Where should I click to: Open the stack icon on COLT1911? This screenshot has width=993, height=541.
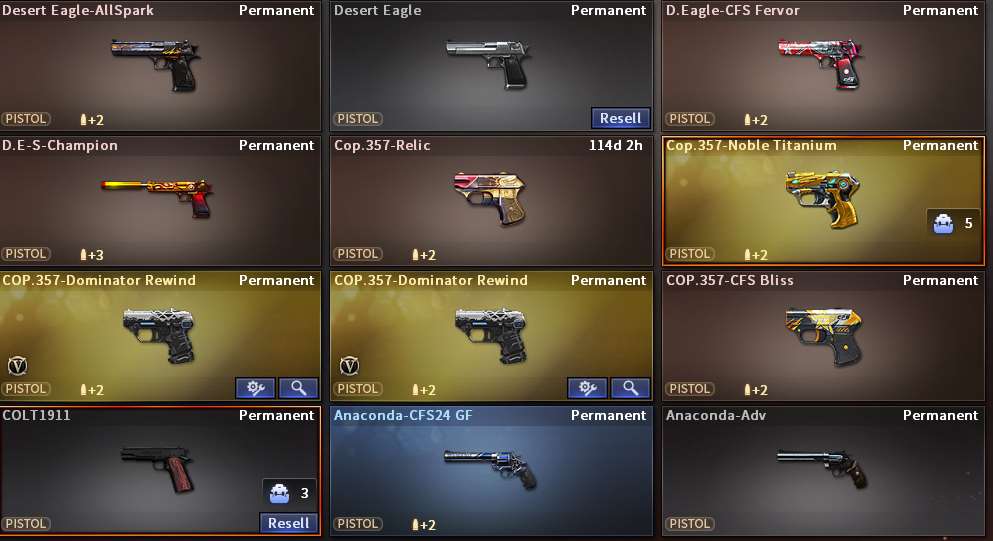[x=277, y=493]
